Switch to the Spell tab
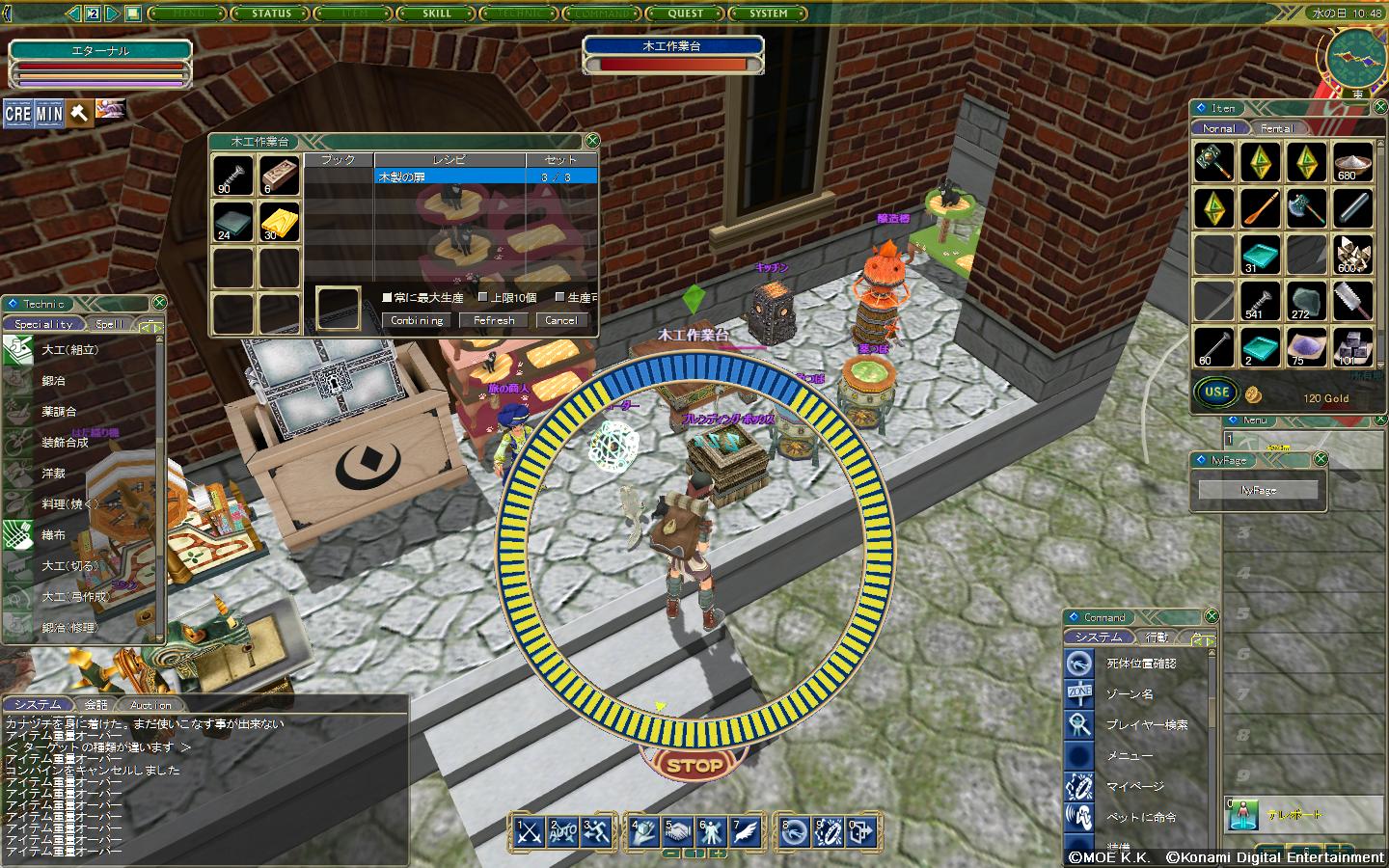This screenshot has width=1389, height=868. click(109, 324)
